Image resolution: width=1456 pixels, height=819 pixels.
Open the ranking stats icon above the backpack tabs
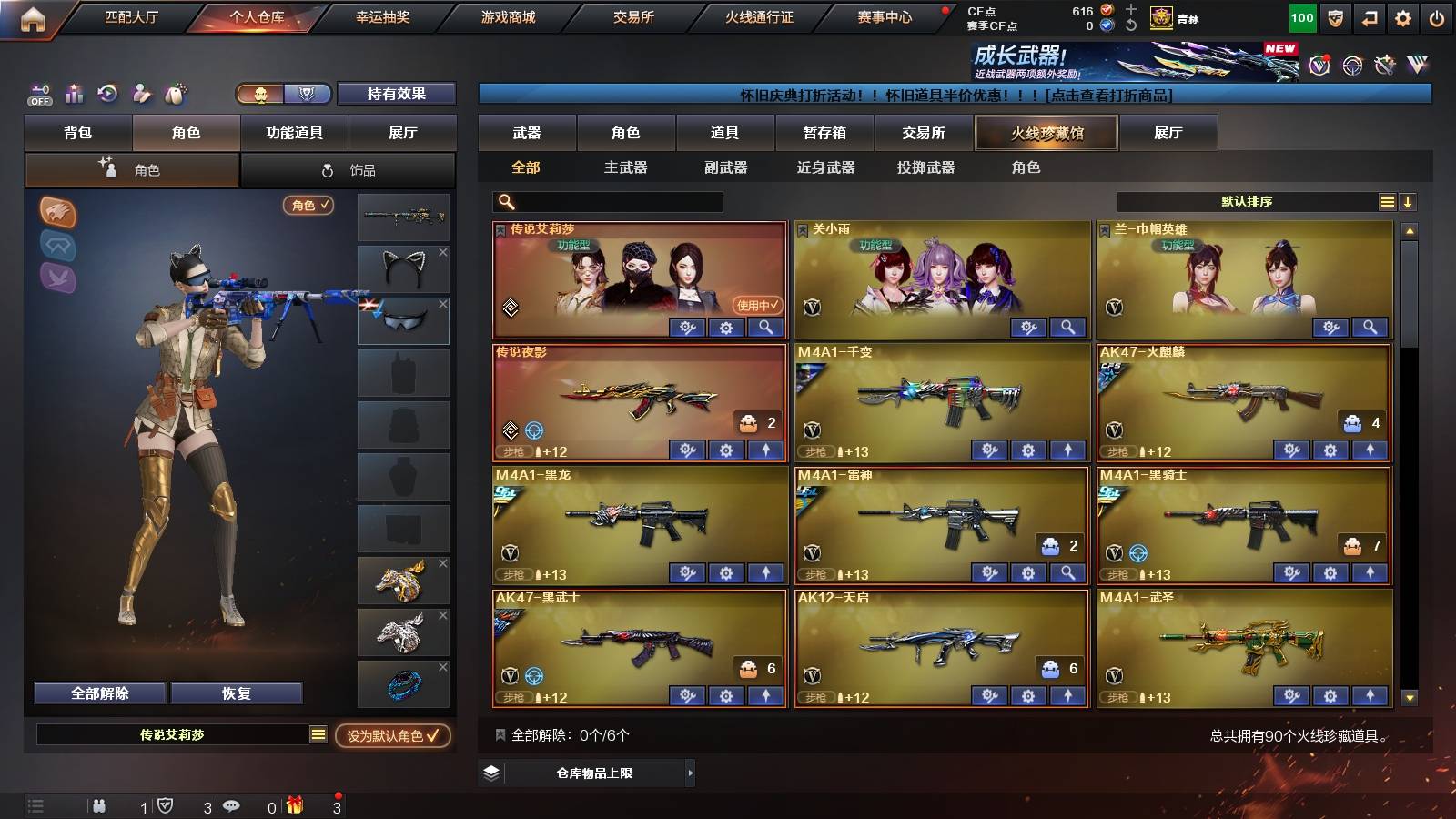coord(73,94)
